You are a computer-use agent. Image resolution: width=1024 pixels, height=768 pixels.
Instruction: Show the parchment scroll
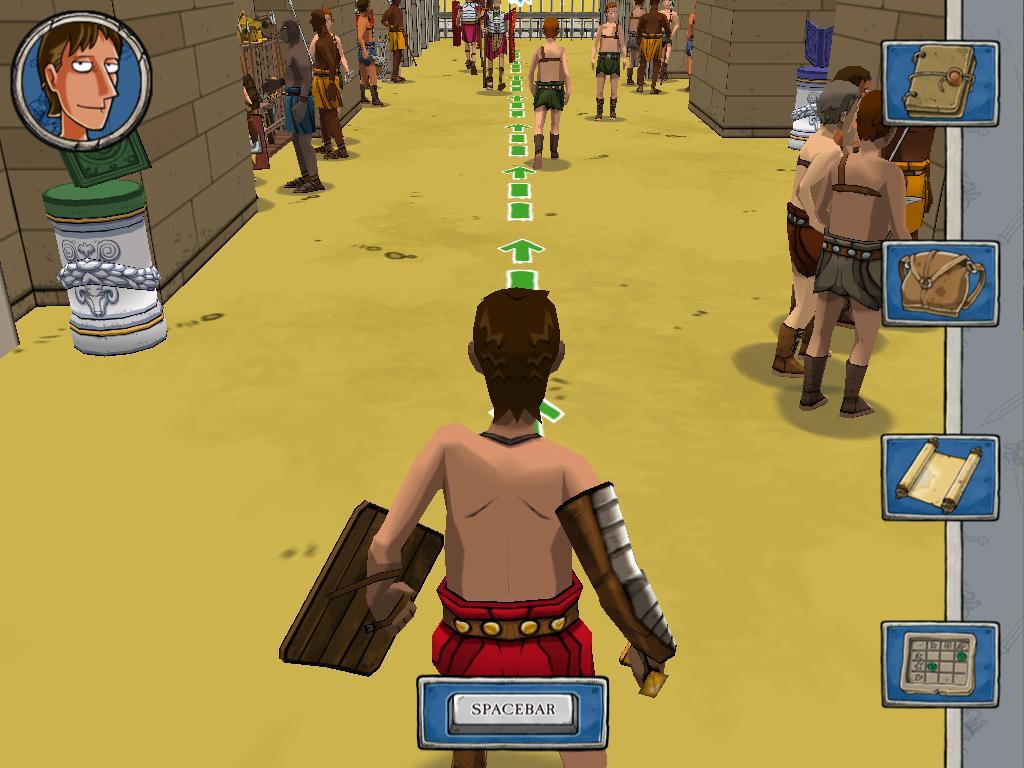coord(940,477)
